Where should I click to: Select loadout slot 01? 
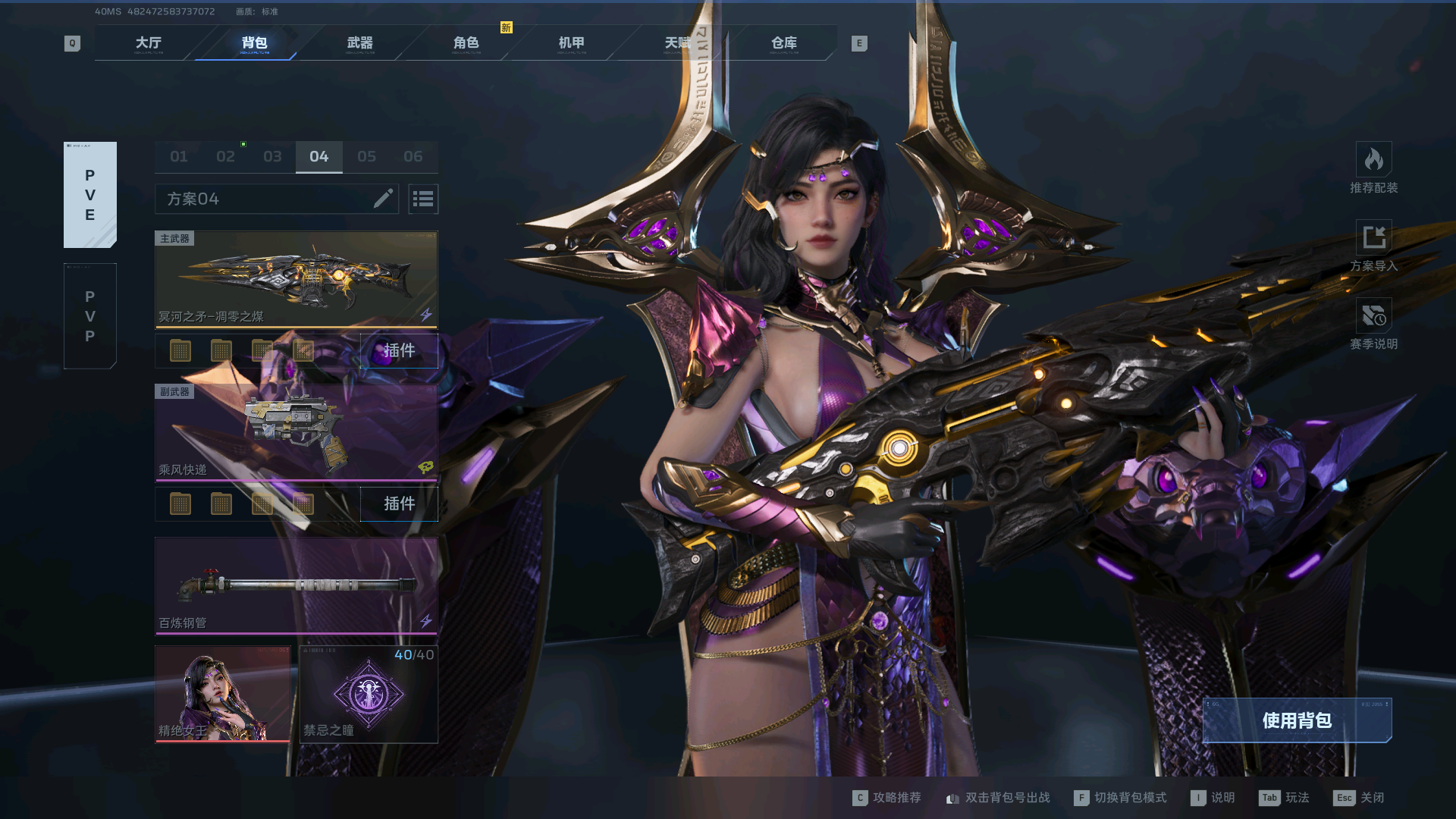click(x=179, y=157)
